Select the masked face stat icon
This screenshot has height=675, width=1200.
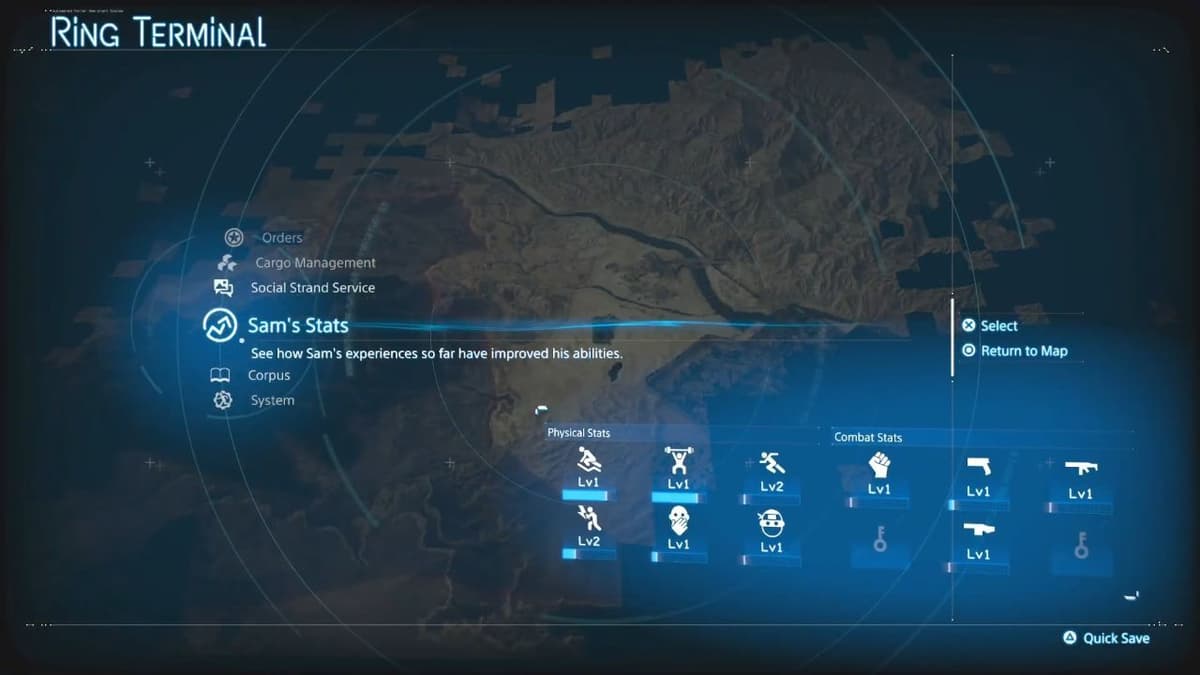point(771,523)
